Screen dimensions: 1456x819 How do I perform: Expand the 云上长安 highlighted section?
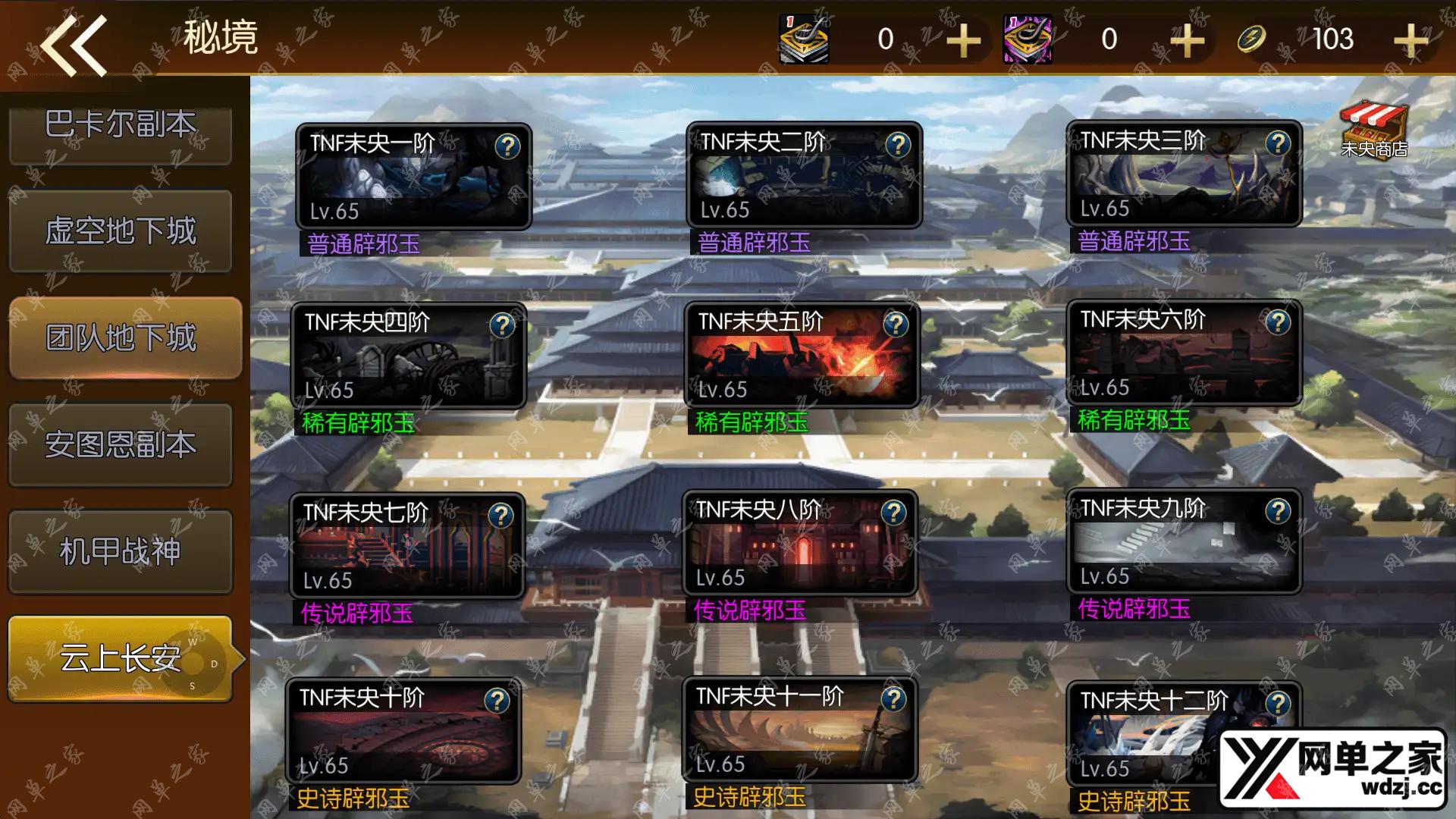pos(121,658)
